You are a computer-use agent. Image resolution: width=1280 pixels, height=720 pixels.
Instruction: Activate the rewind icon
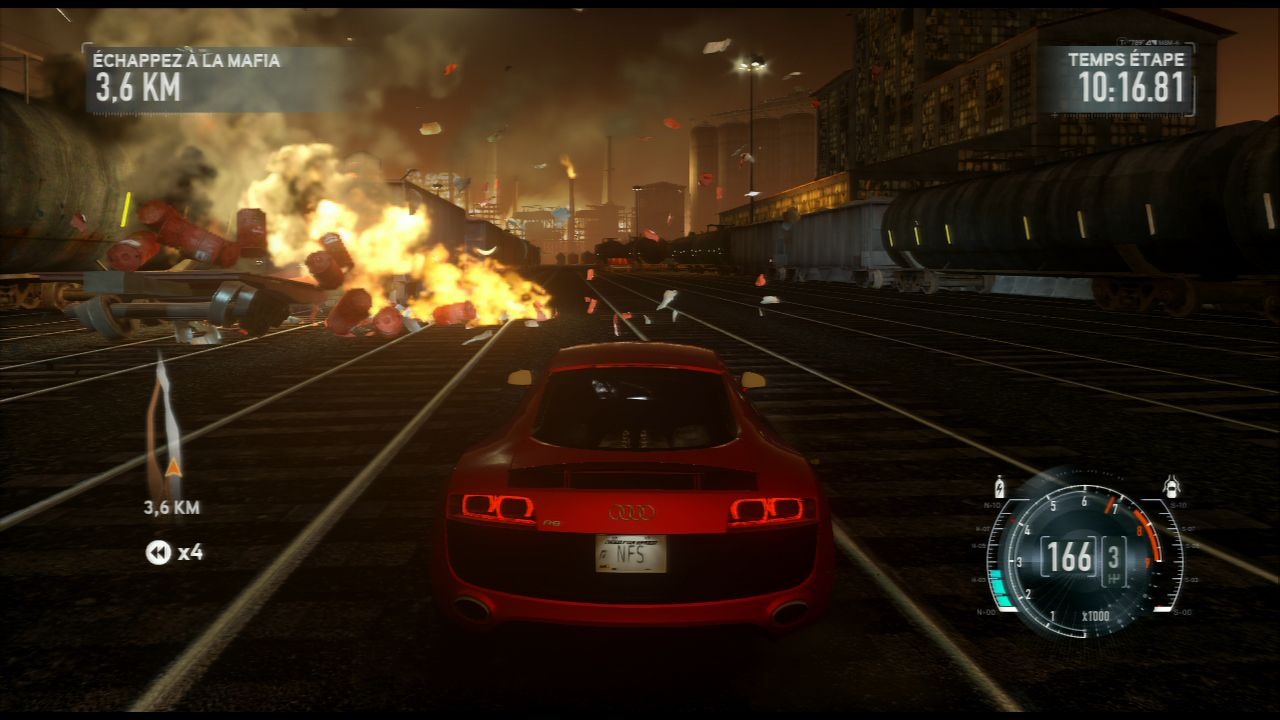(158, 552)
